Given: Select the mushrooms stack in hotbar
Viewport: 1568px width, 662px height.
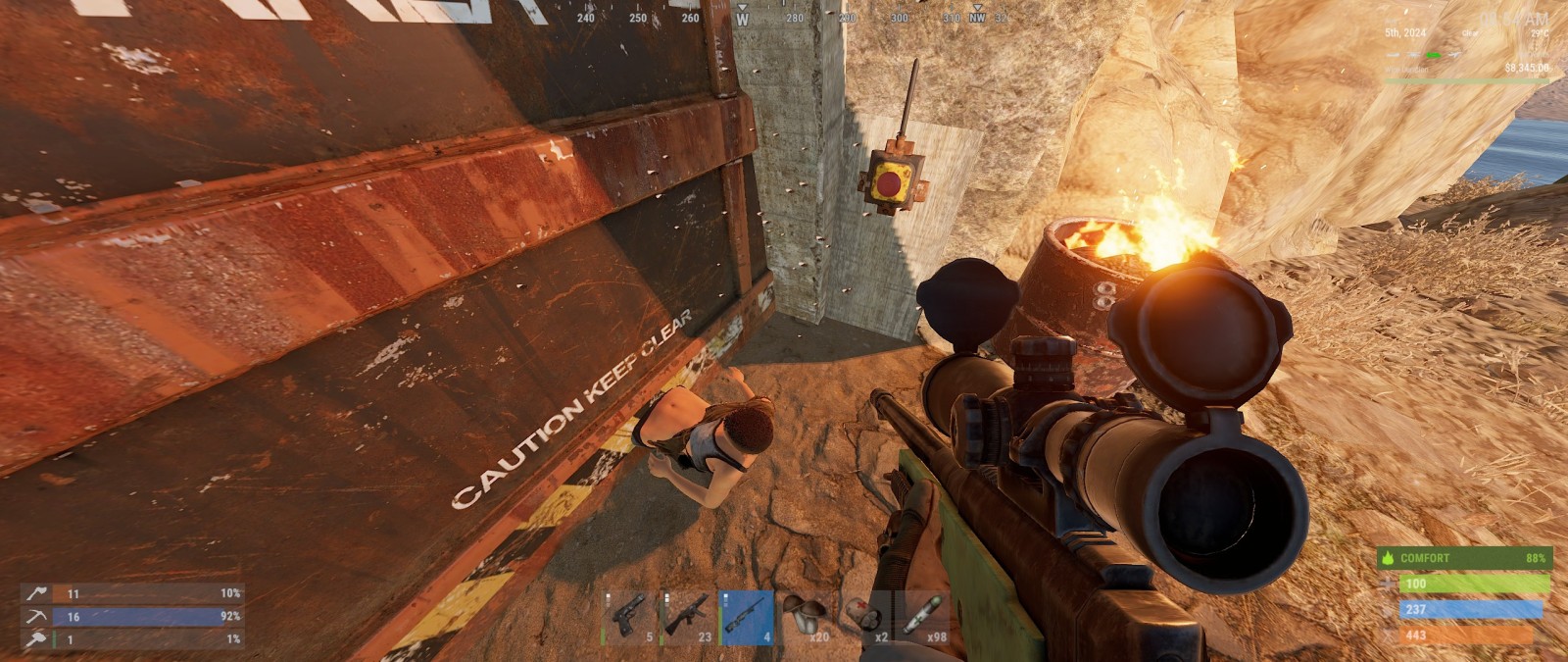Looking at the screenshot, I should point(806,618).
